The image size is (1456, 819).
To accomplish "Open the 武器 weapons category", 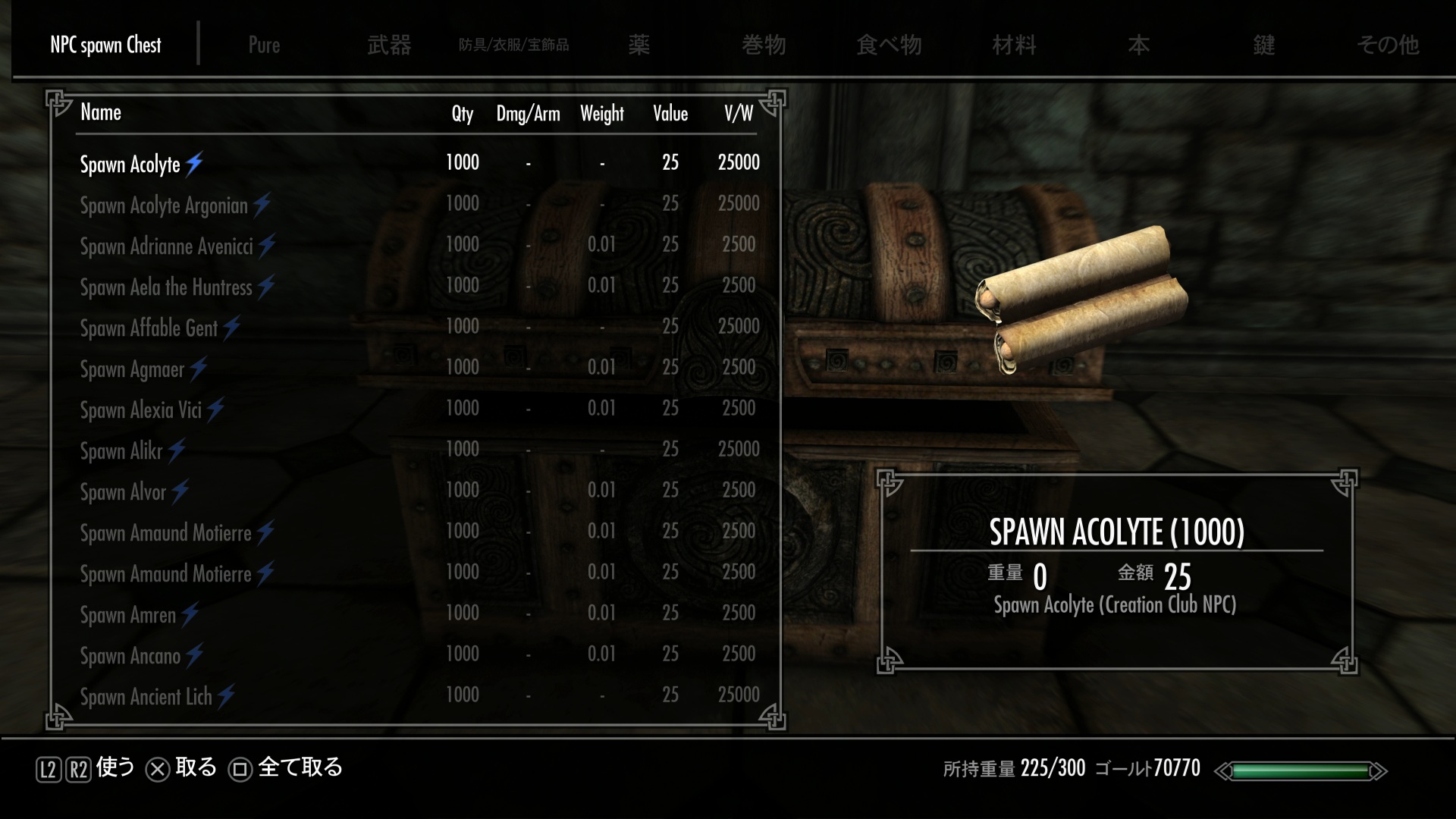I will pos(389,45).
